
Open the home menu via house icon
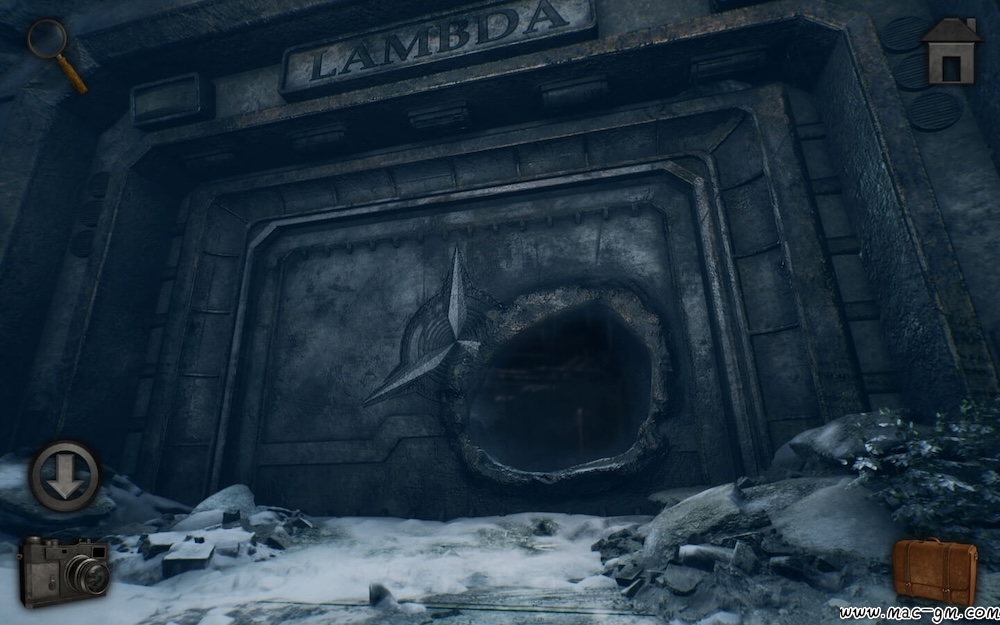pos(950,50)
